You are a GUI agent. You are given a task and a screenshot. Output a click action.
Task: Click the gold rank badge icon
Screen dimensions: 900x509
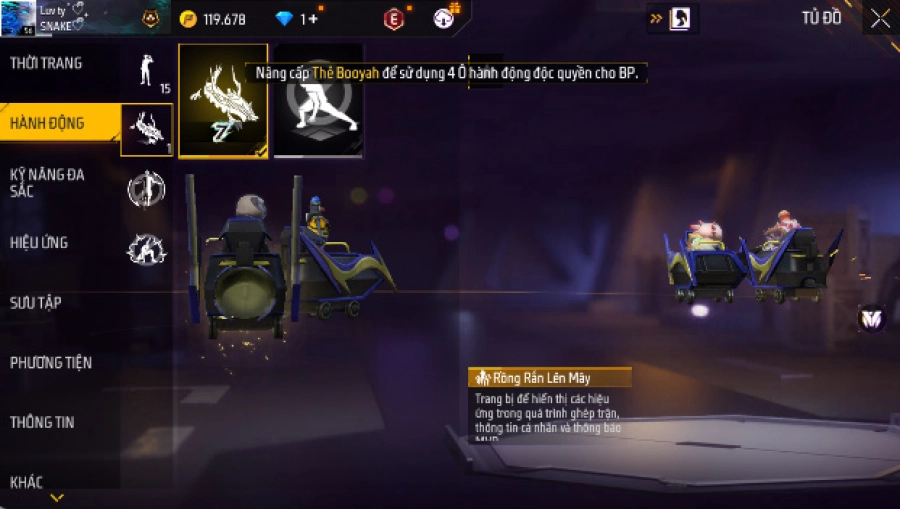pos(150,18)
